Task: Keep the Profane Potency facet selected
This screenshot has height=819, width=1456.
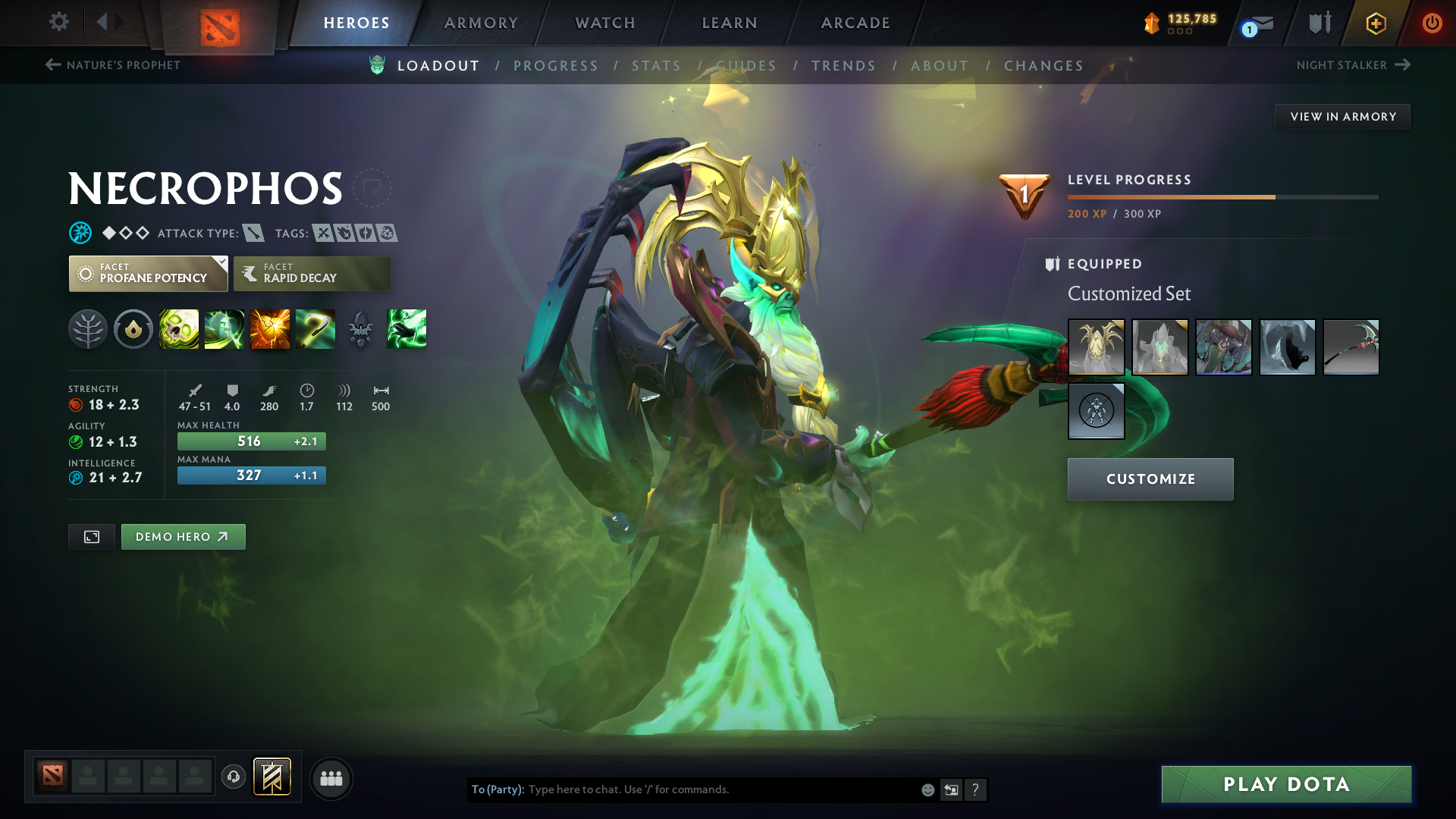Action: tap(148, 273)
